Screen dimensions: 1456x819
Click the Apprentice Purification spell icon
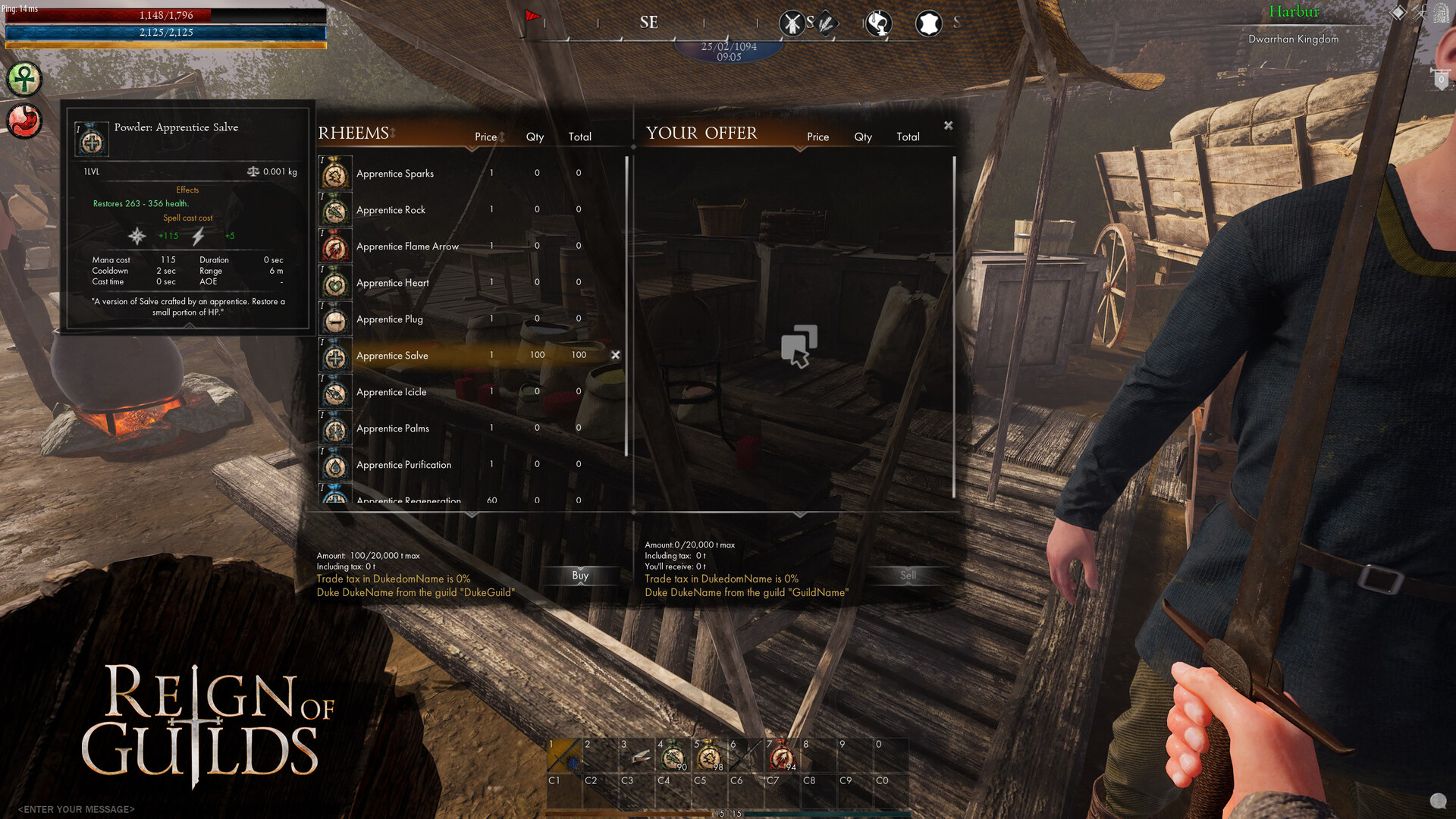click(x=334, y=466)
